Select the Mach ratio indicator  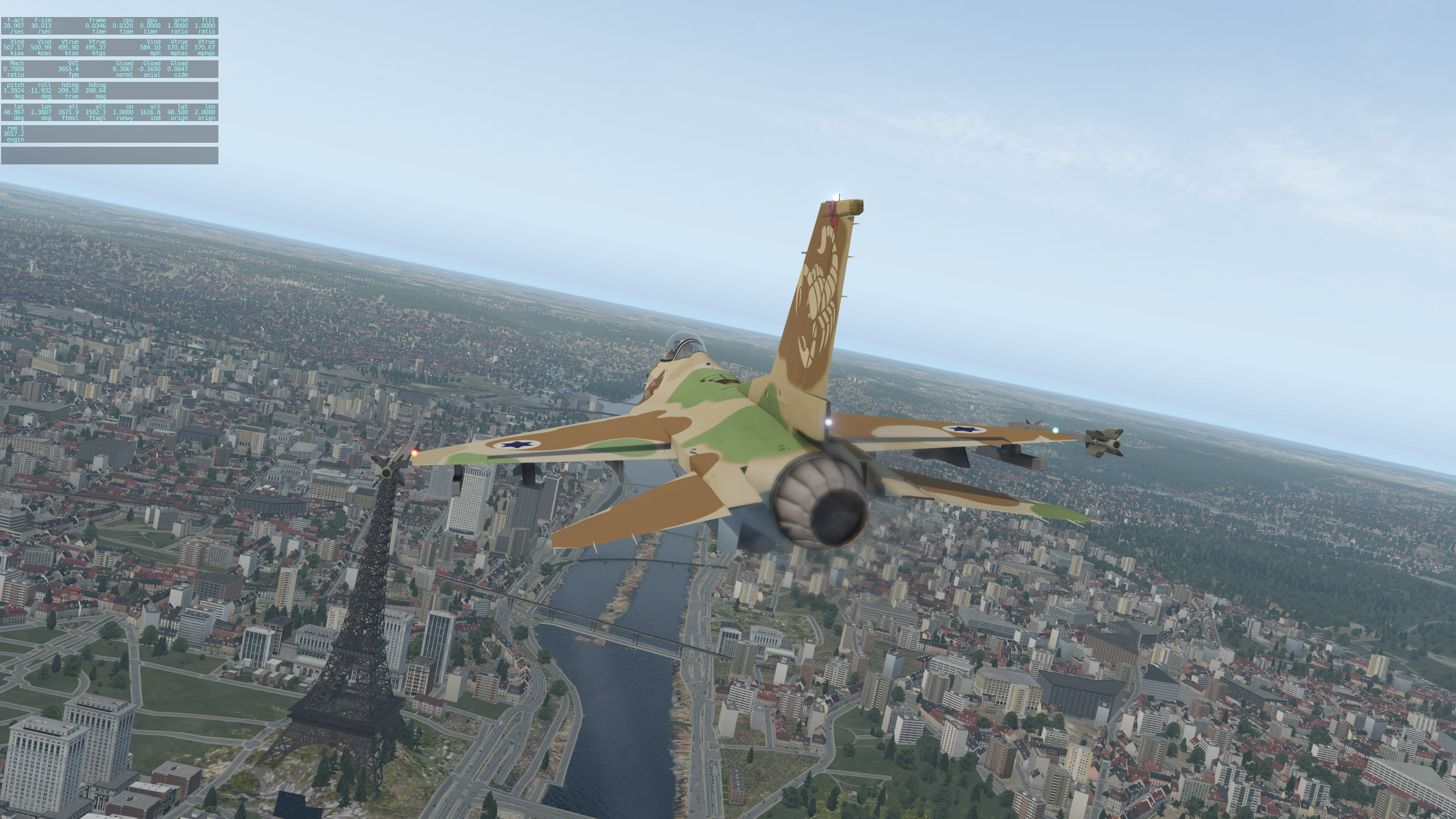(x=14, y=69)
